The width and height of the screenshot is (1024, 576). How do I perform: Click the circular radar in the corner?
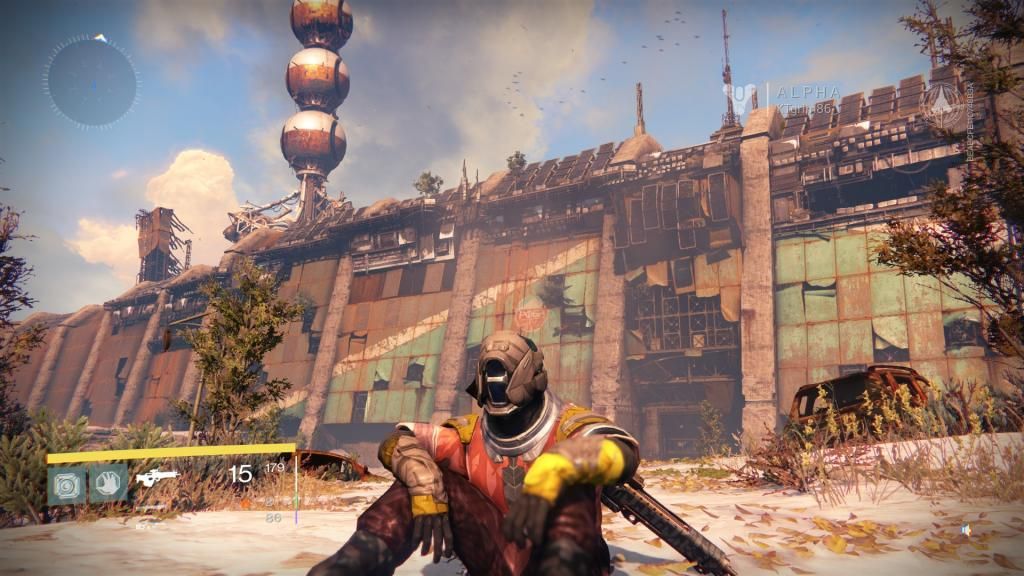[91, 81]
